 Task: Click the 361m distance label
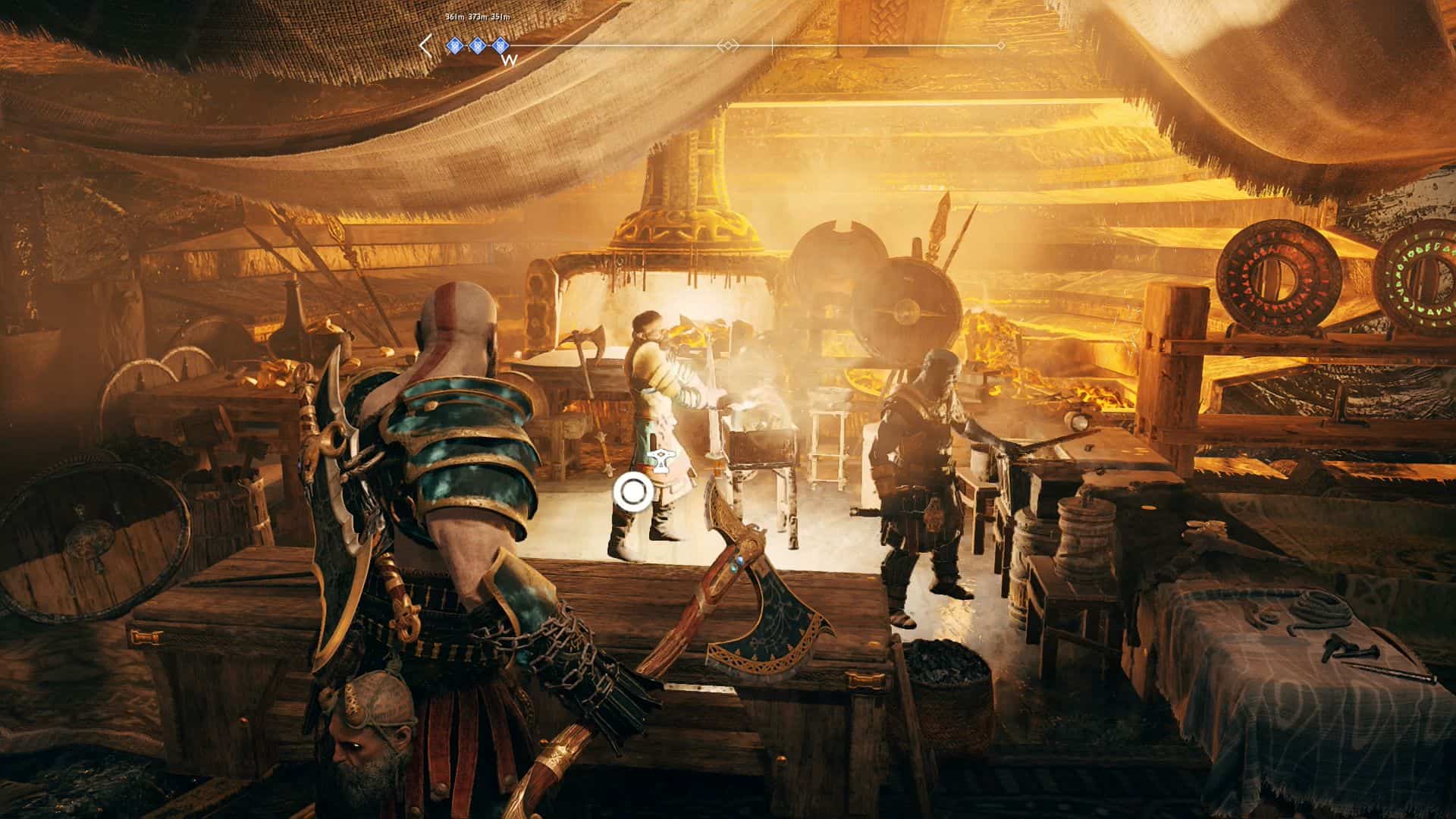453,15
